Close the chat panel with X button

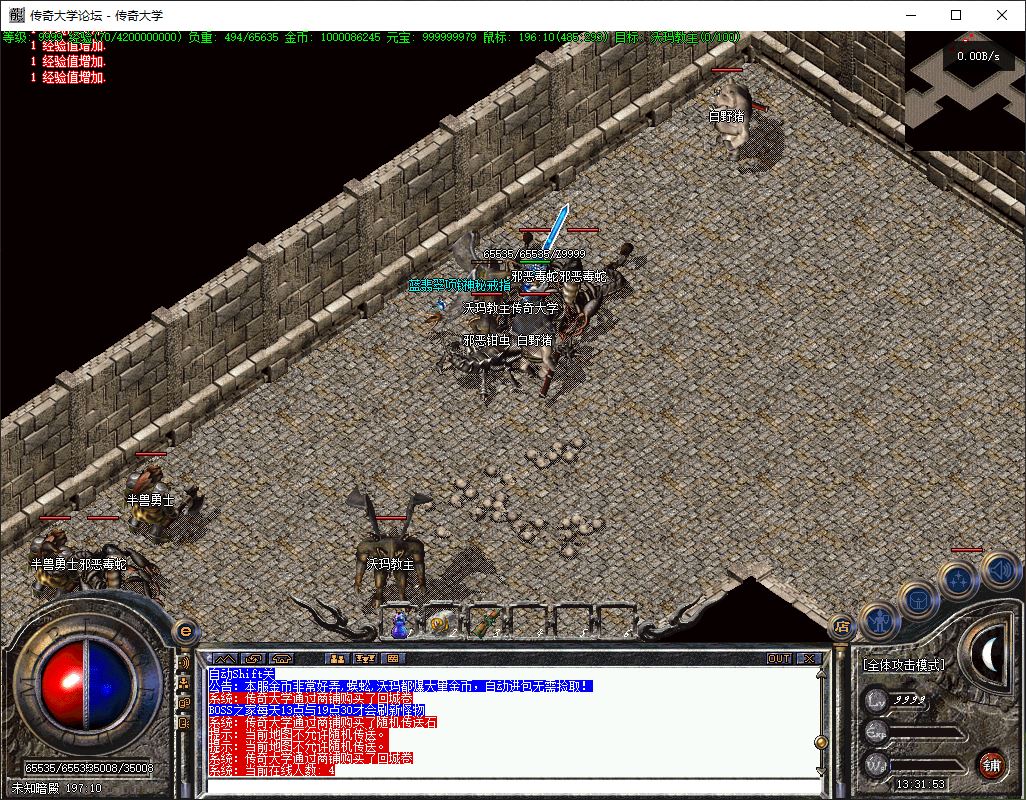[x=809, y=658]
